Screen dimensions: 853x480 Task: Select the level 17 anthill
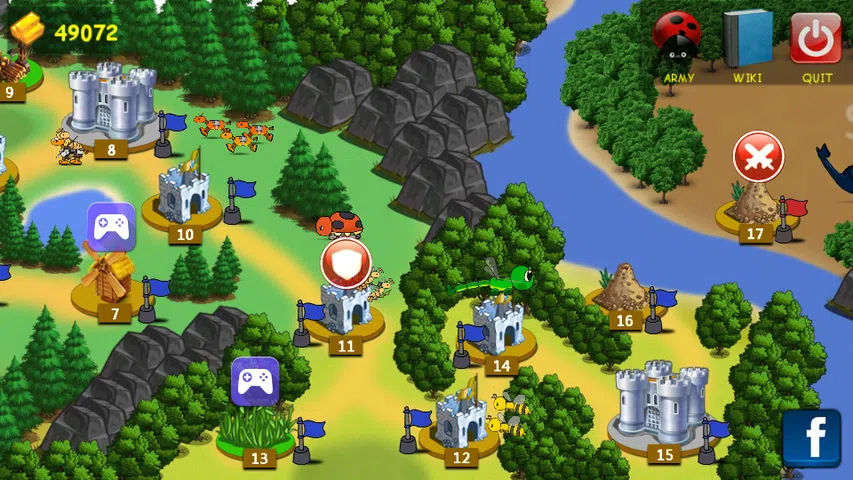pyautogui.click(x=753, y=203)
